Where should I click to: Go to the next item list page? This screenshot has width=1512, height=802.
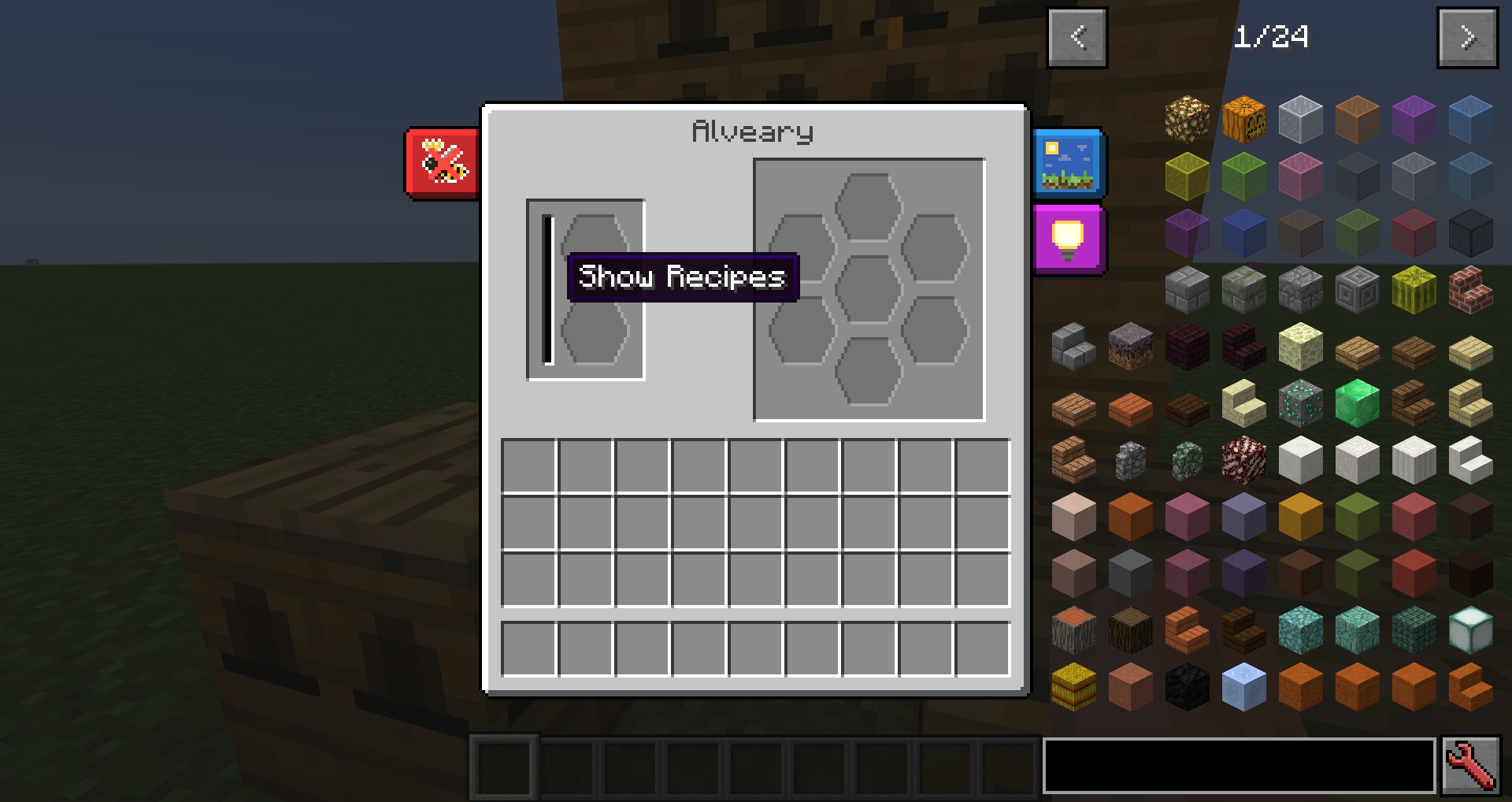(x=1467, y=37)
